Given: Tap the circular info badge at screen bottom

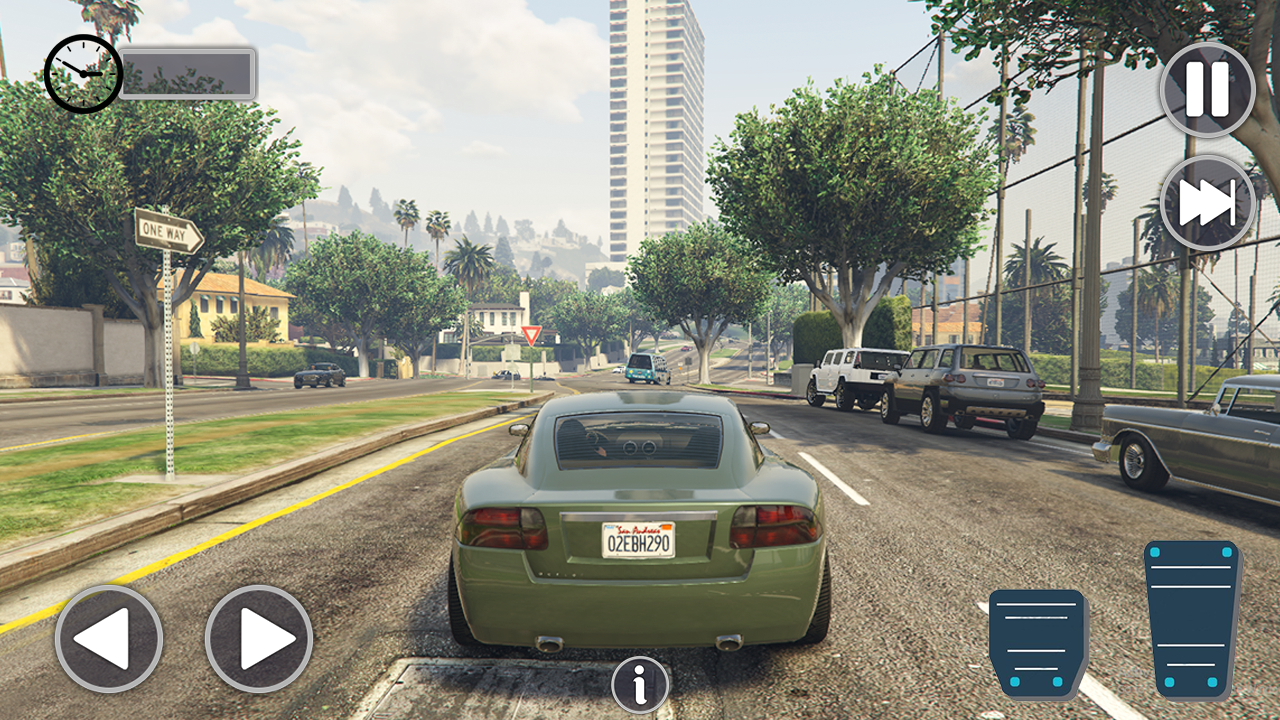Looking at the screenshot, I should (639, 686).
